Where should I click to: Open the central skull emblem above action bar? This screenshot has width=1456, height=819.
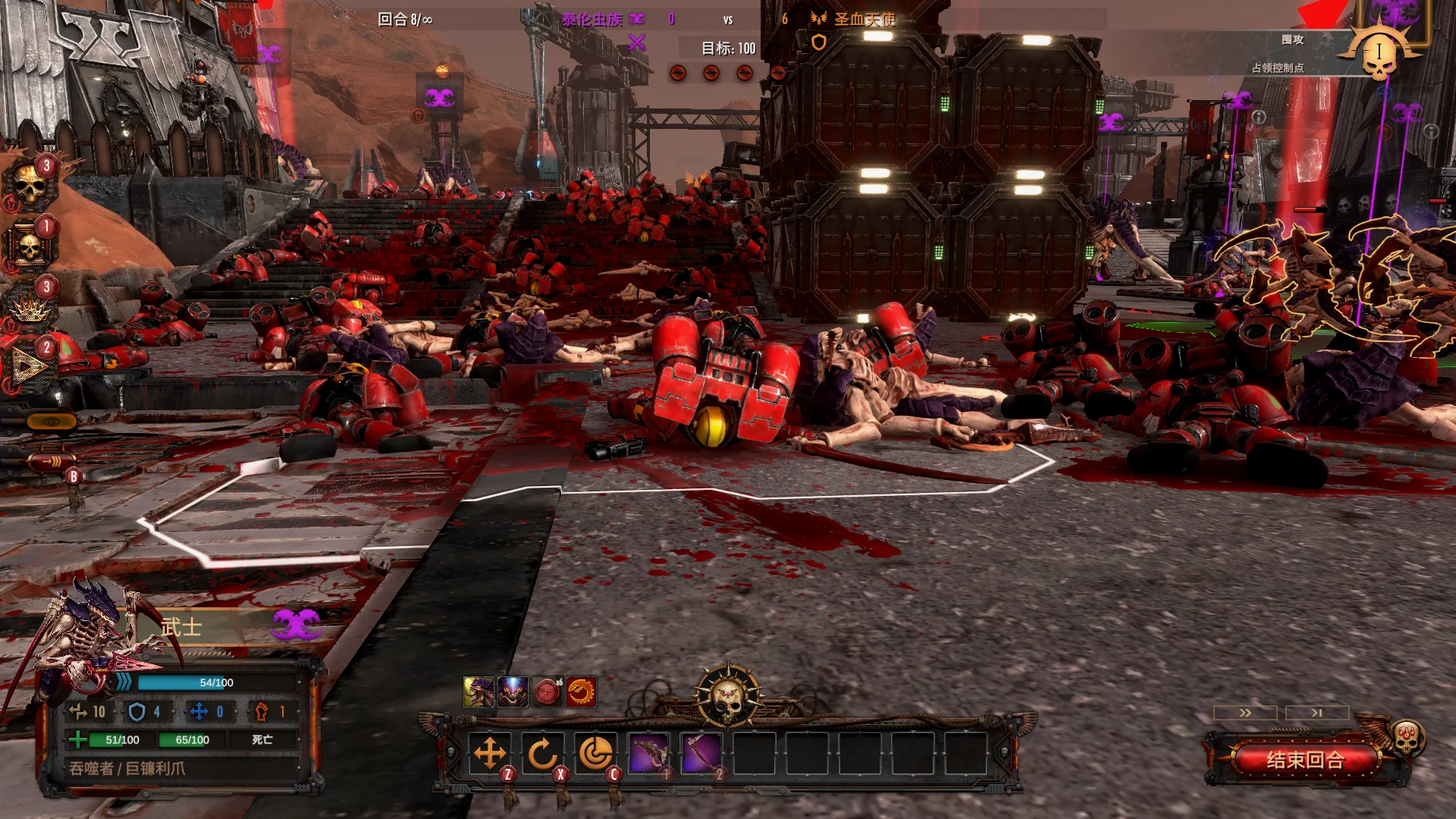[x=728, y=694]
